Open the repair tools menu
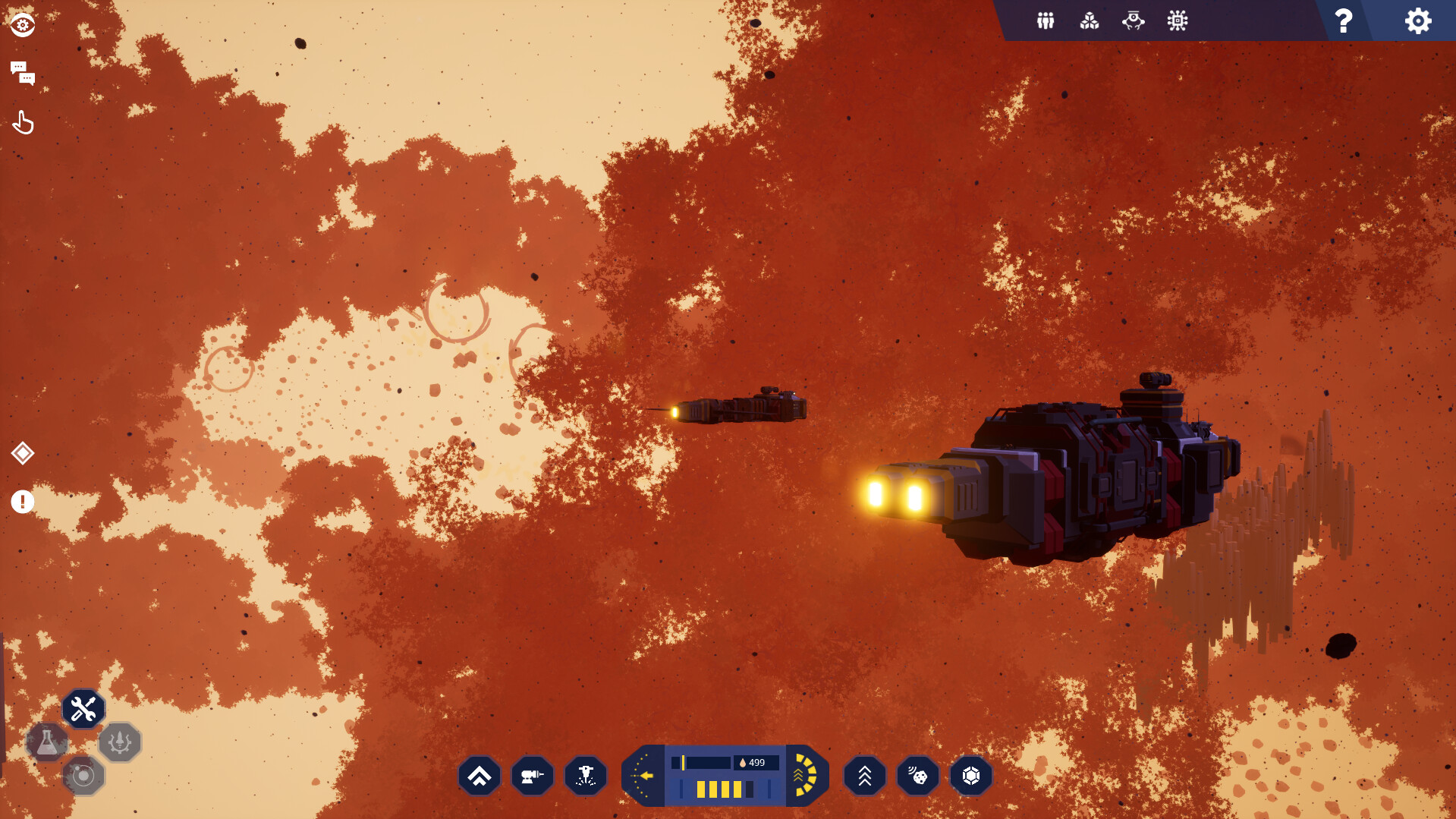1456x819 pixels. point(83,708)
